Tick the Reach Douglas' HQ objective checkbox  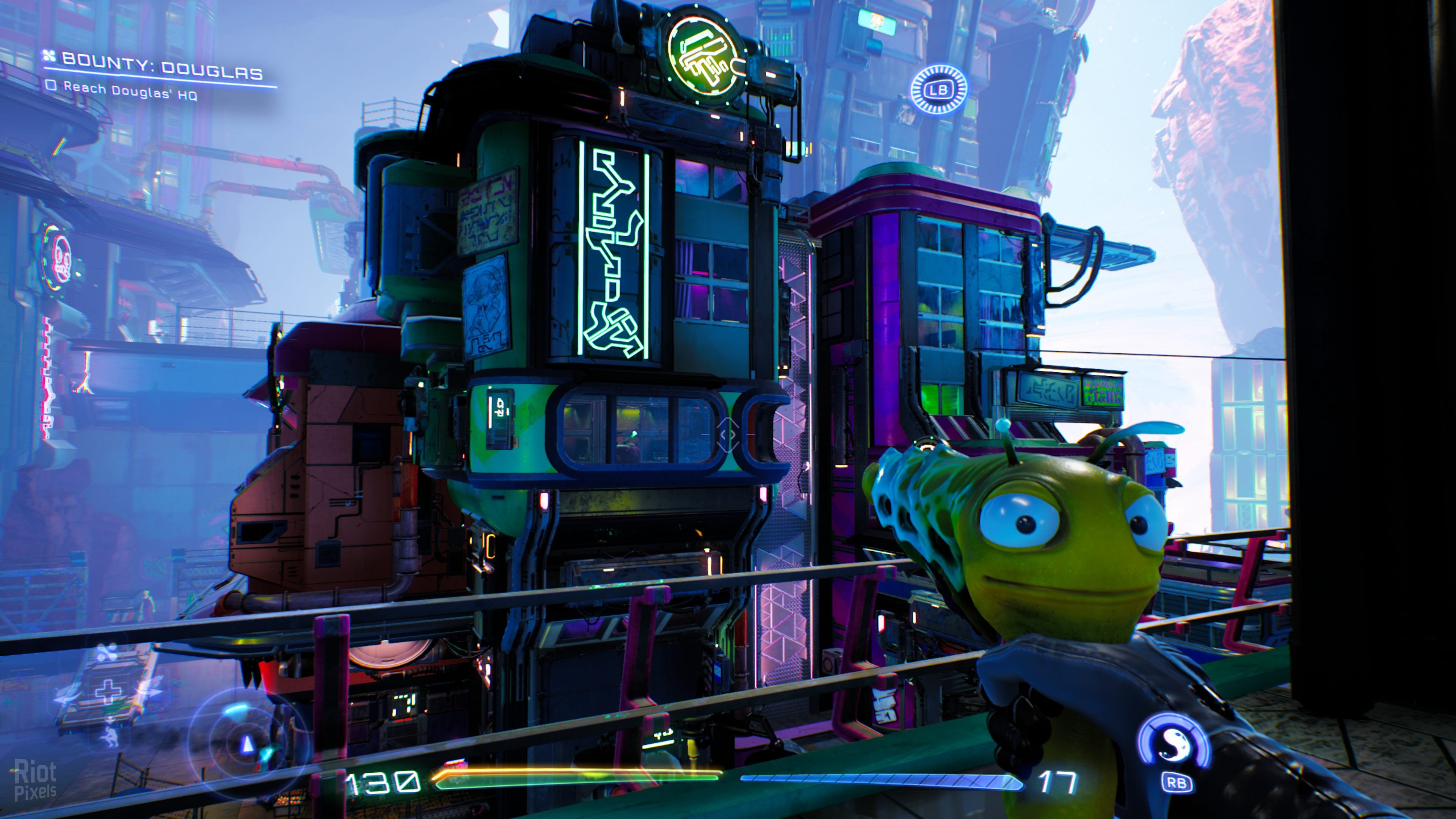pyautogui.click(x=52, y=86)
